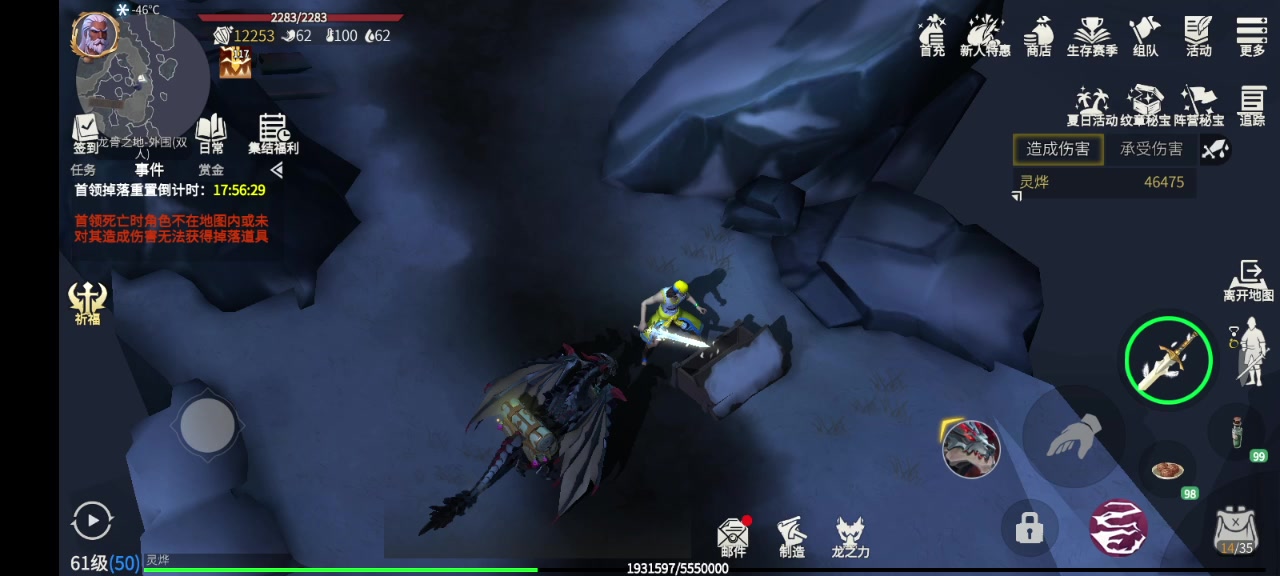Open the 邮件 mail inbox

[733, 536]
